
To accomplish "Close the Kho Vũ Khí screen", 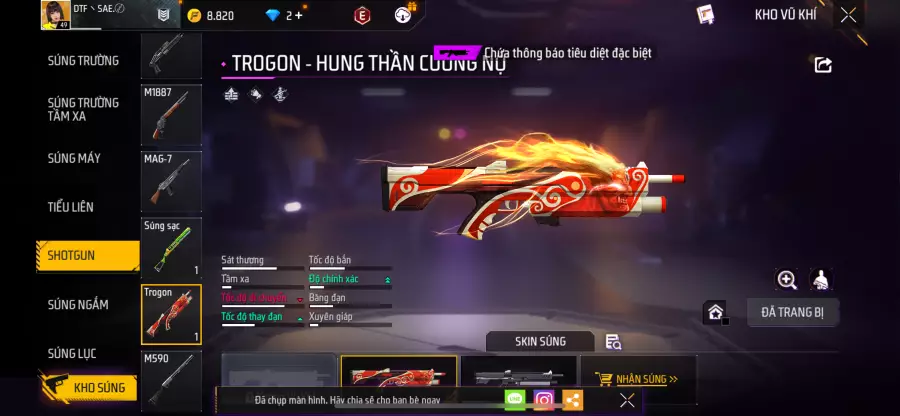I will tap(848, 15).
